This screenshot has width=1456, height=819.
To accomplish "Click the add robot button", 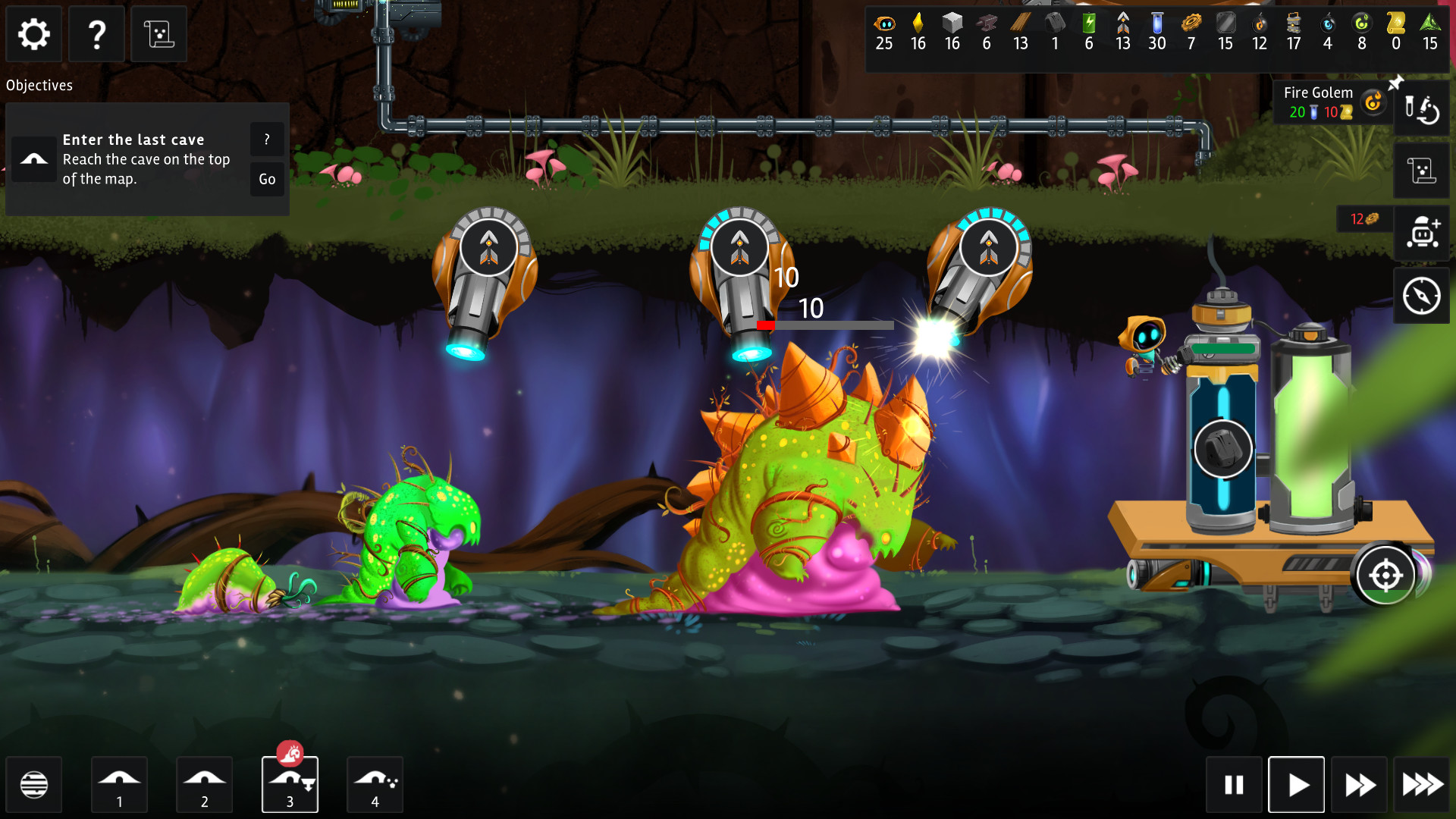I will [1421, 232].
